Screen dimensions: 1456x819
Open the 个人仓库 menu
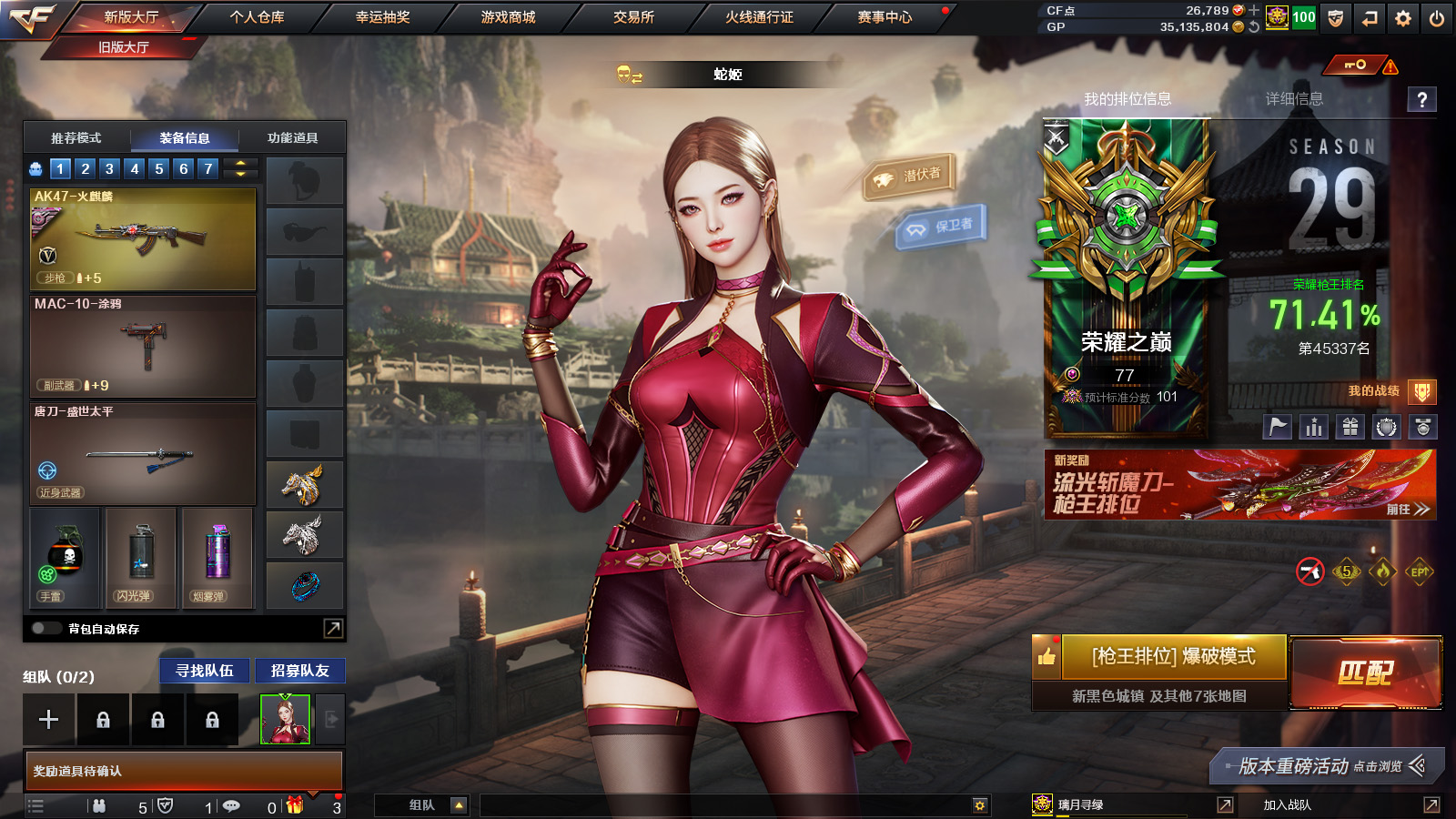[257, 17]
